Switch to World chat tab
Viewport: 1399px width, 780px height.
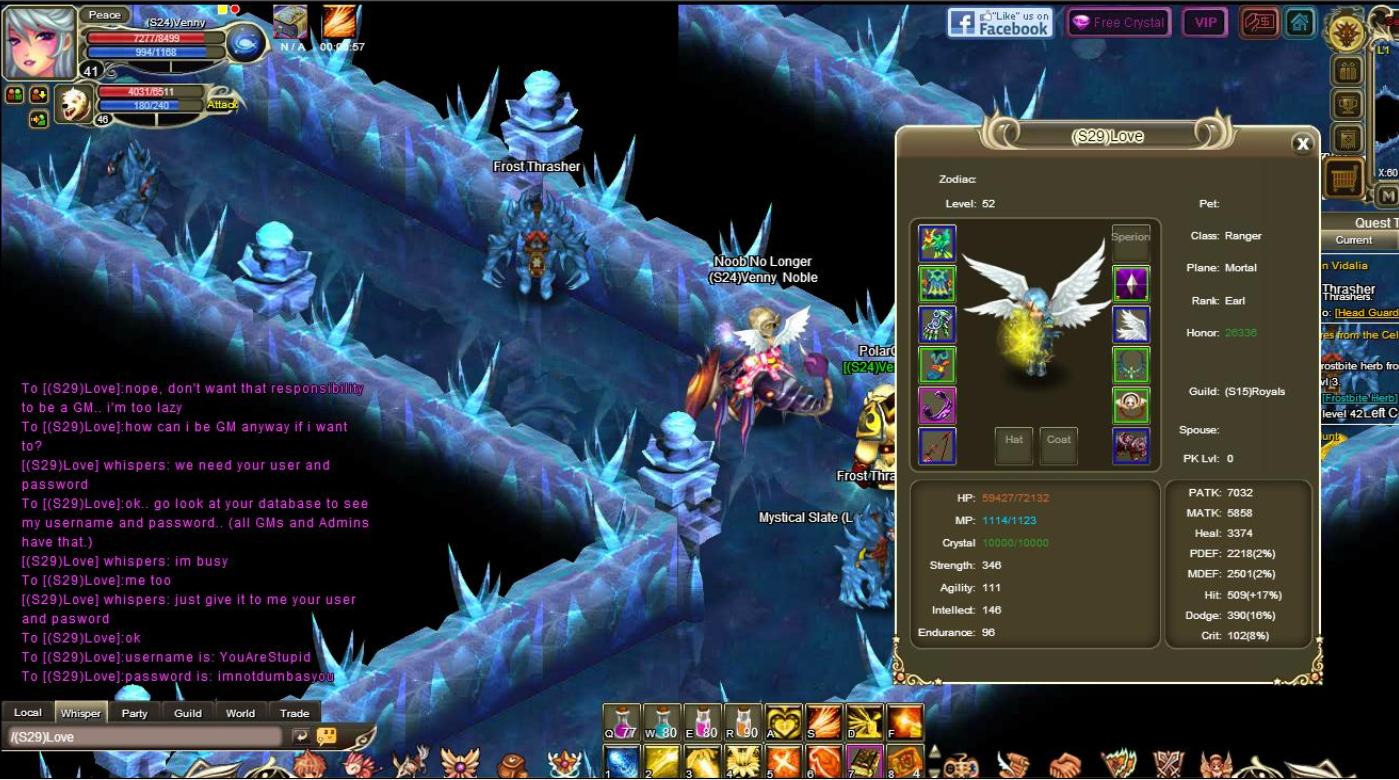pyautogui.click(x=240, y=713)
